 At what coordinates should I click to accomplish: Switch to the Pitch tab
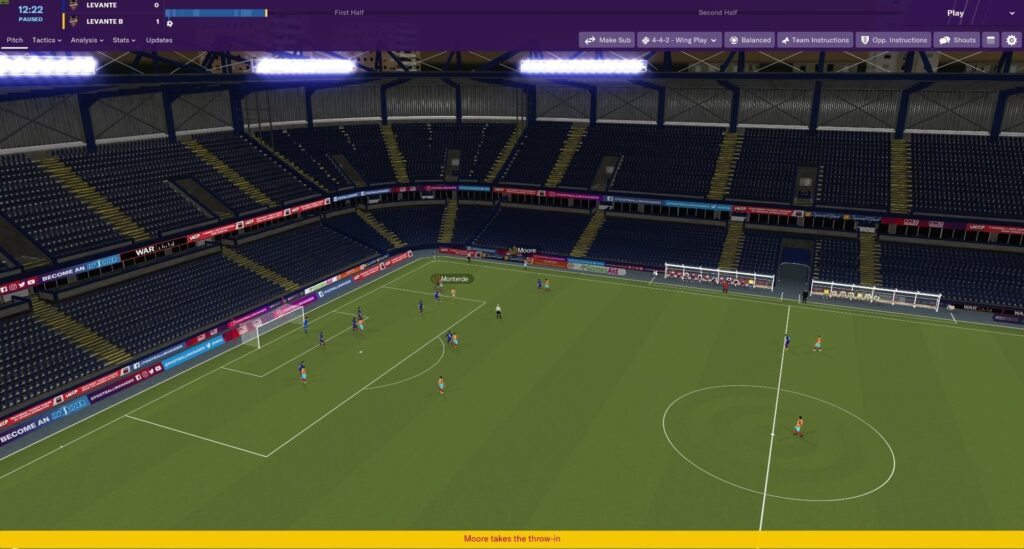coord(14,40)
